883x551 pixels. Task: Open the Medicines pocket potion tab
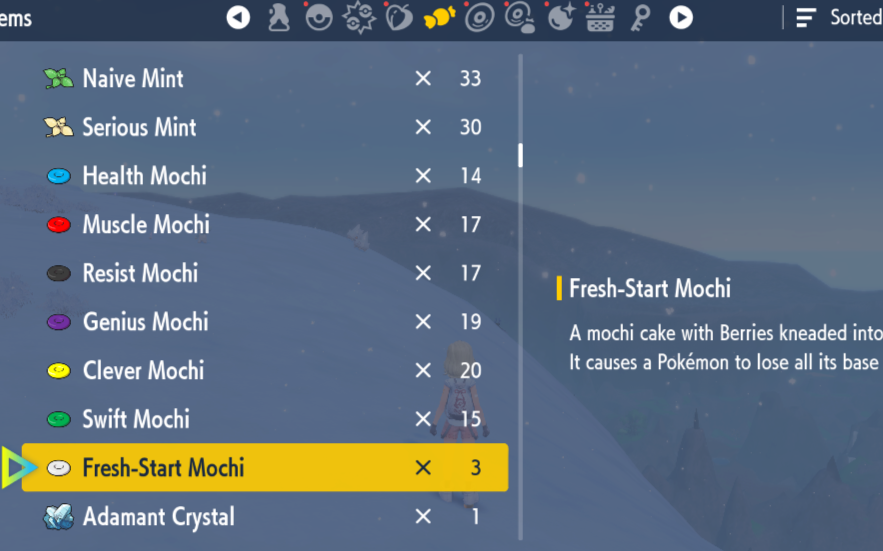tap(279, 17)
